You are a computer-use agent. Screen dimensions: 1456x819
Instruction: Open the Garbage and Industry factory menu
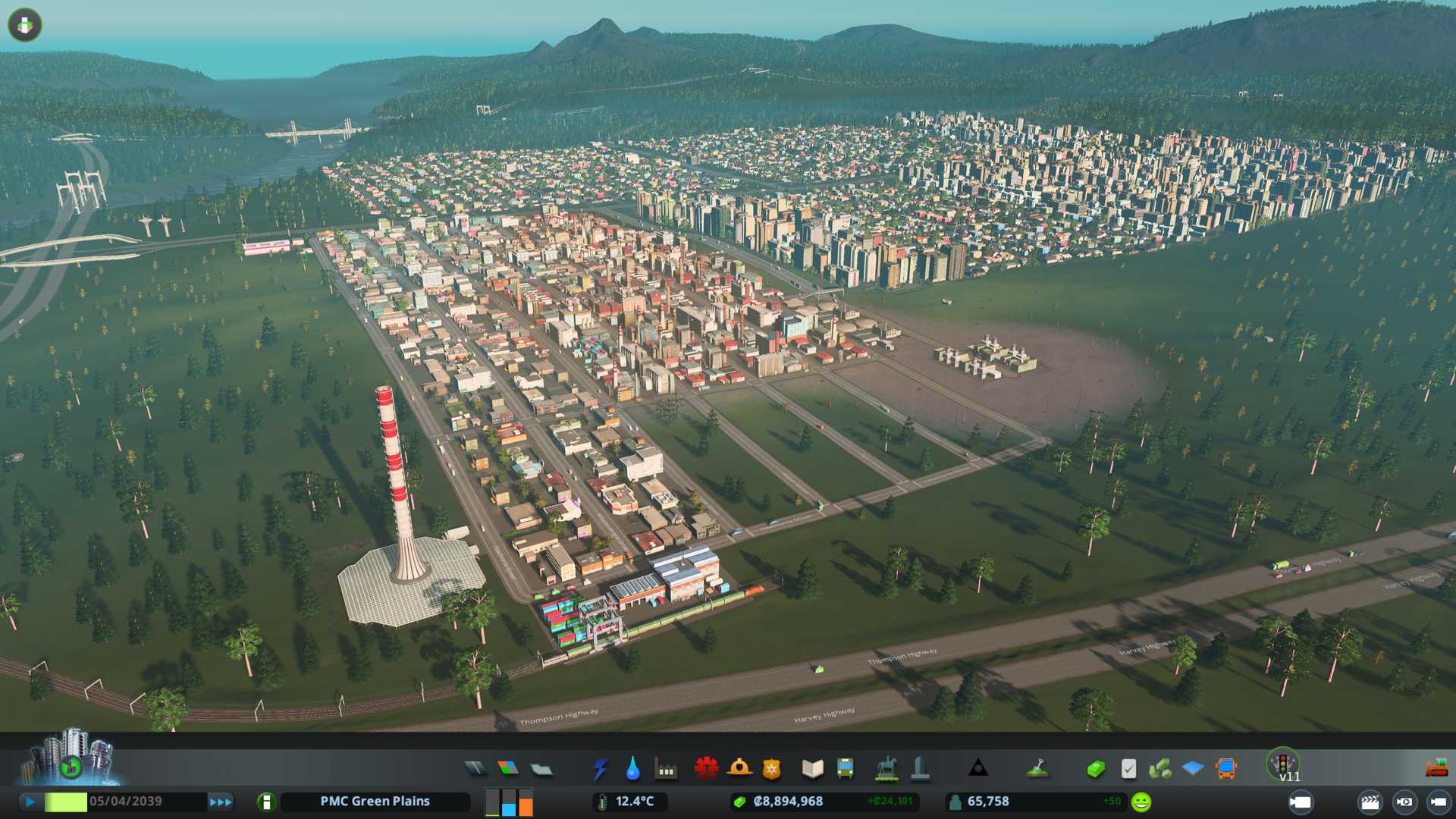coord(666,769)
